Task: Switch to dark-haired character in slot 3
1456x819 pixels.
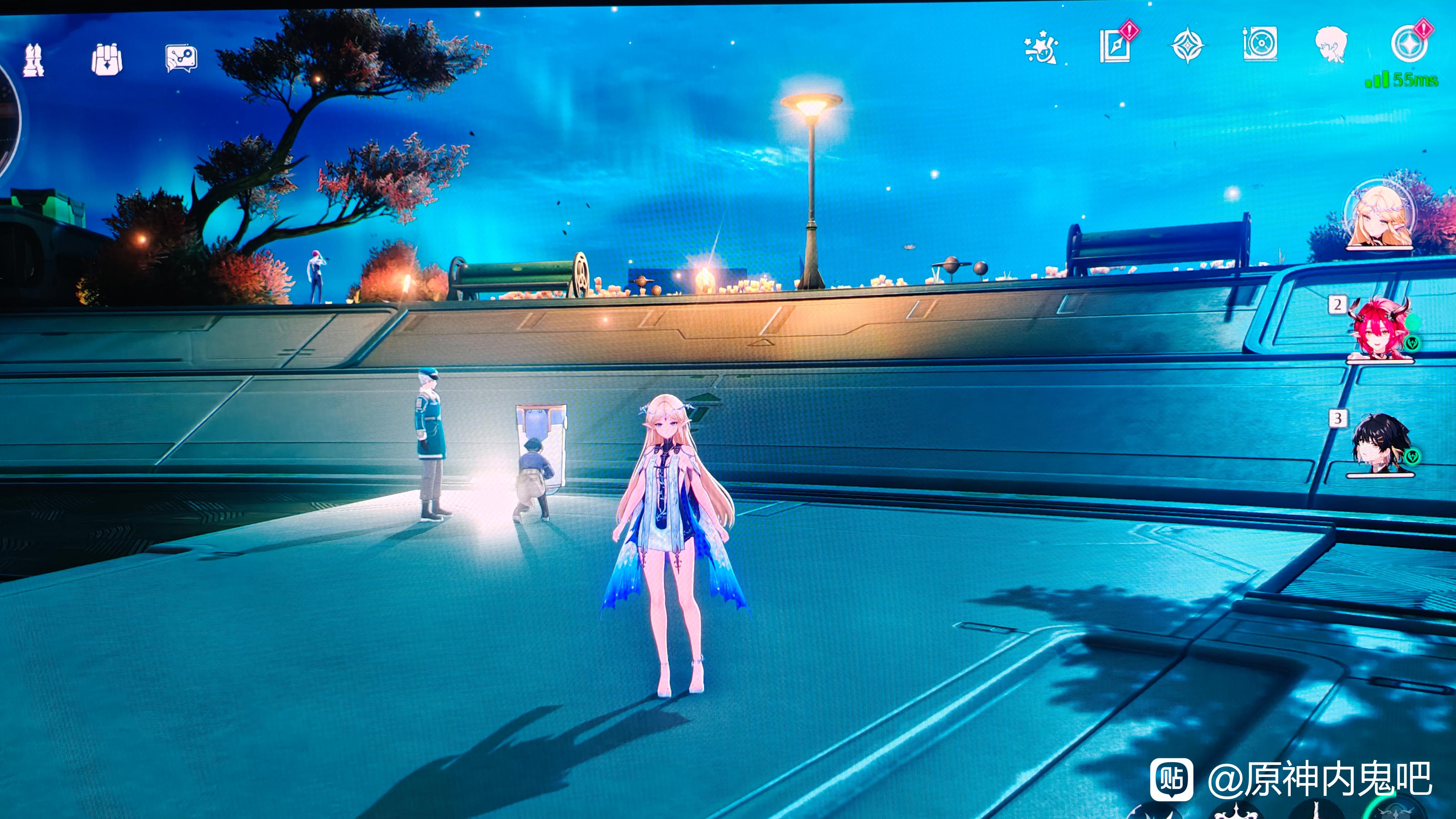Action: (x=1379, y=444)
